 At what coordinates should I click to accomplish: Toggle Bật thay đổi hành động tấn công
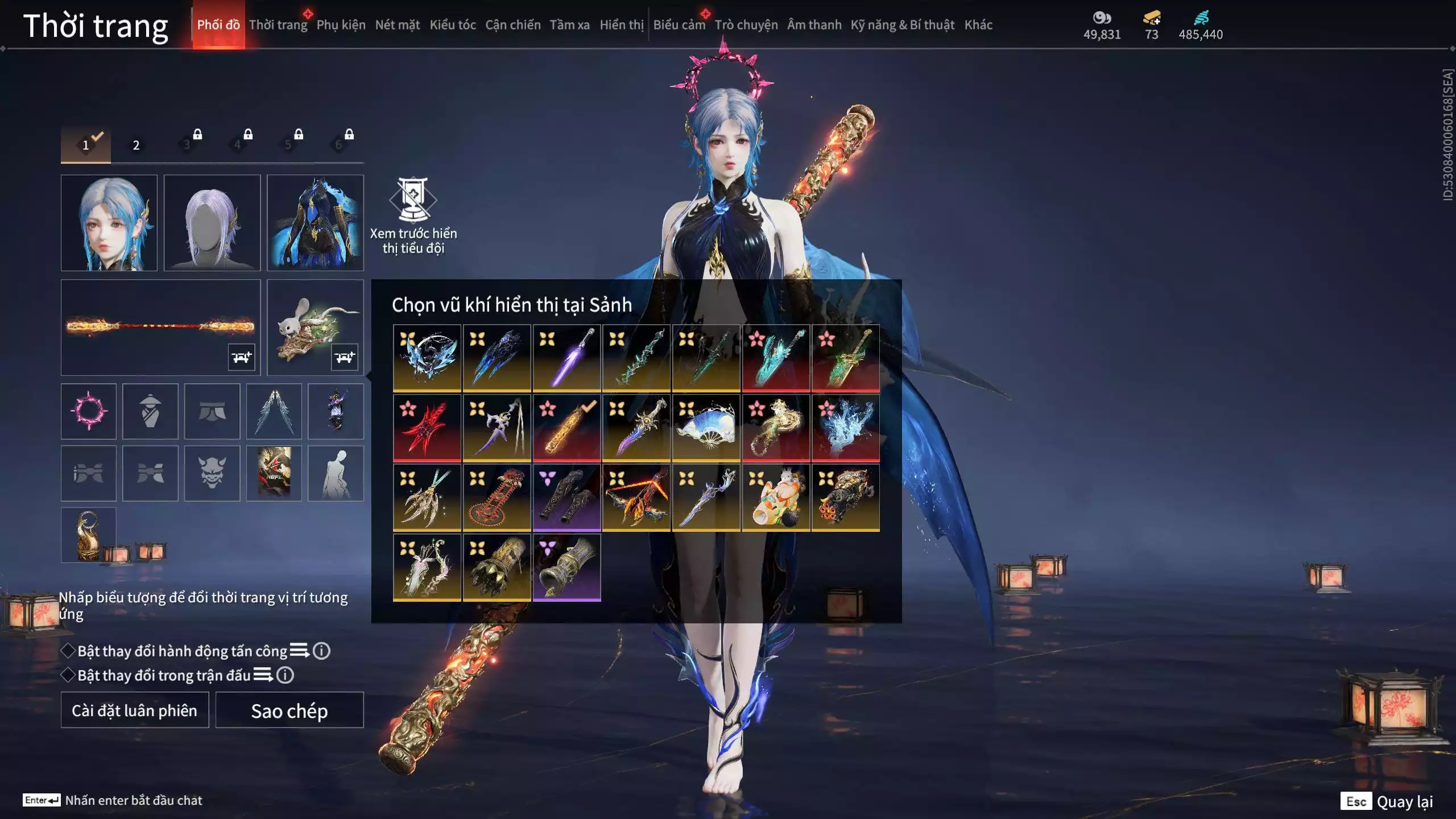69,651
